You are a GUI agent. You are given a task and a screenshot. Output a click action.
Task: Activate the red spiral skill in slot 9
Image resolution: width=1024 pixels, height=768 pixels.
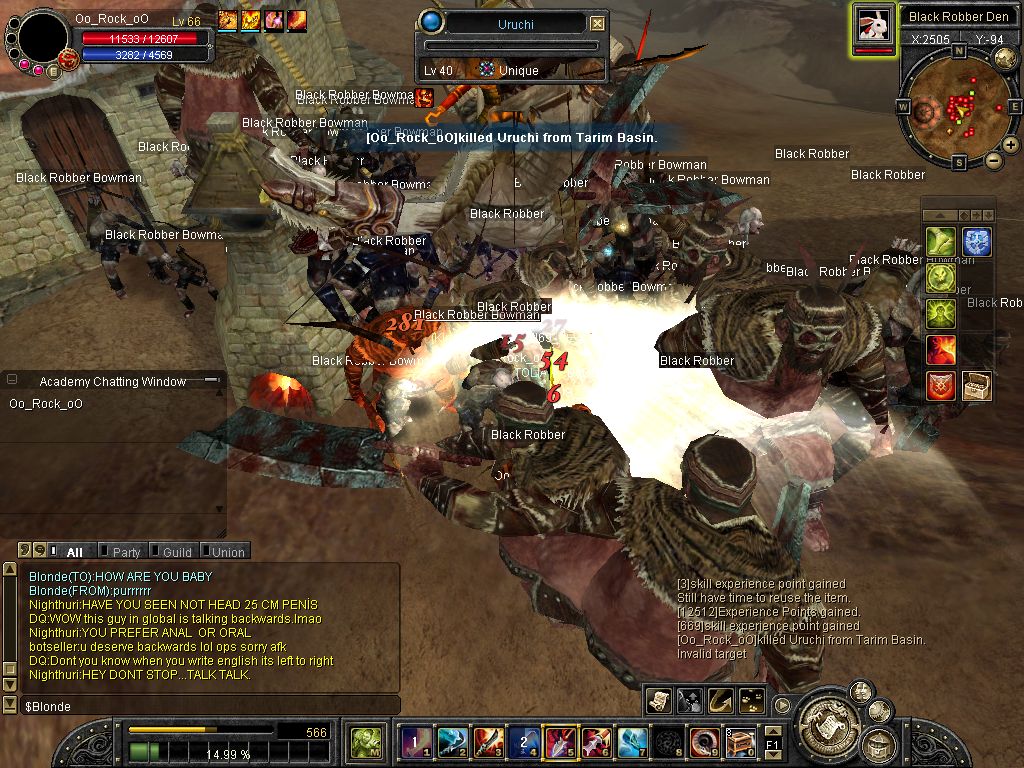pyautogui.click(x=704, y=741)
